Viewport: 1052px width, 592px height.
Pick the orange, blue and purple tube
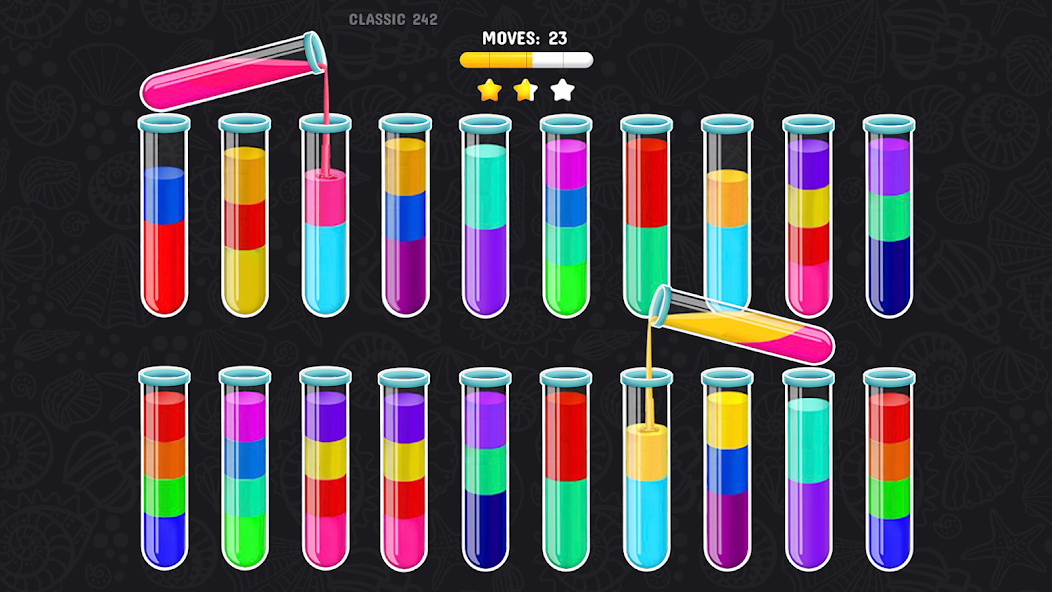click(x=405, y=220)
